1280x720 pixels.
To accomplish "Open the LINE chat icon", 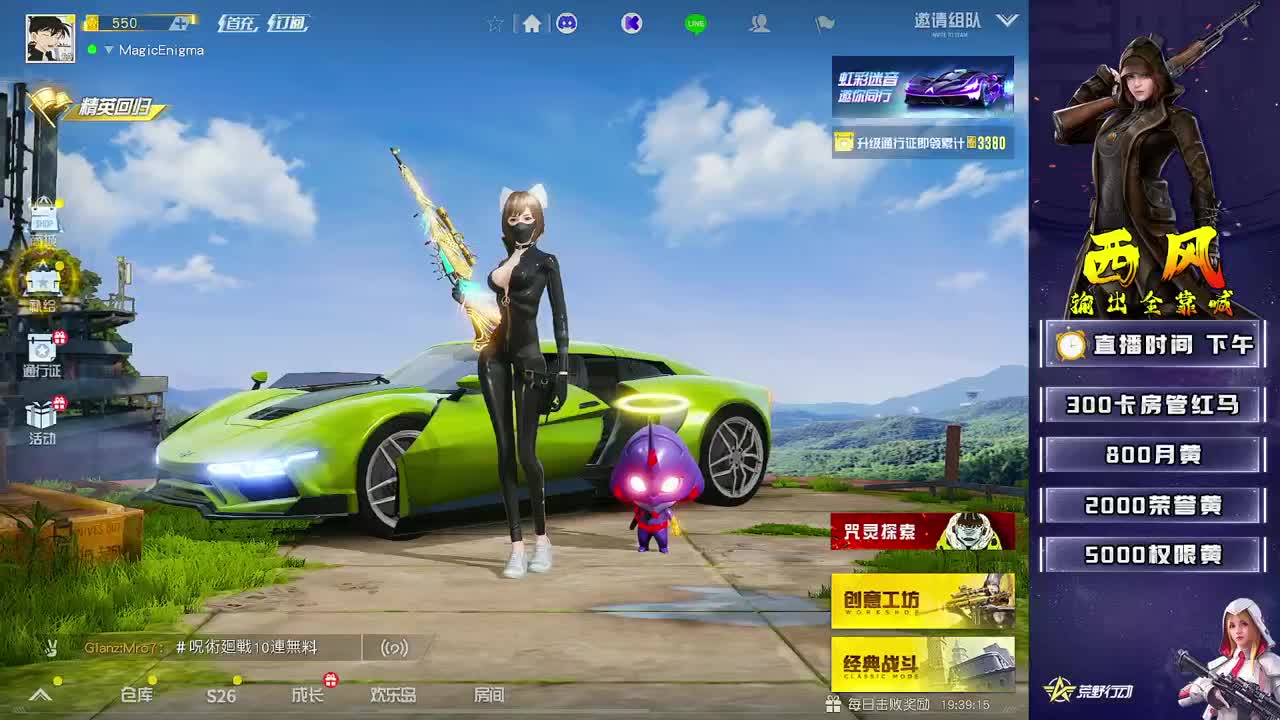I will pos(694,23).
